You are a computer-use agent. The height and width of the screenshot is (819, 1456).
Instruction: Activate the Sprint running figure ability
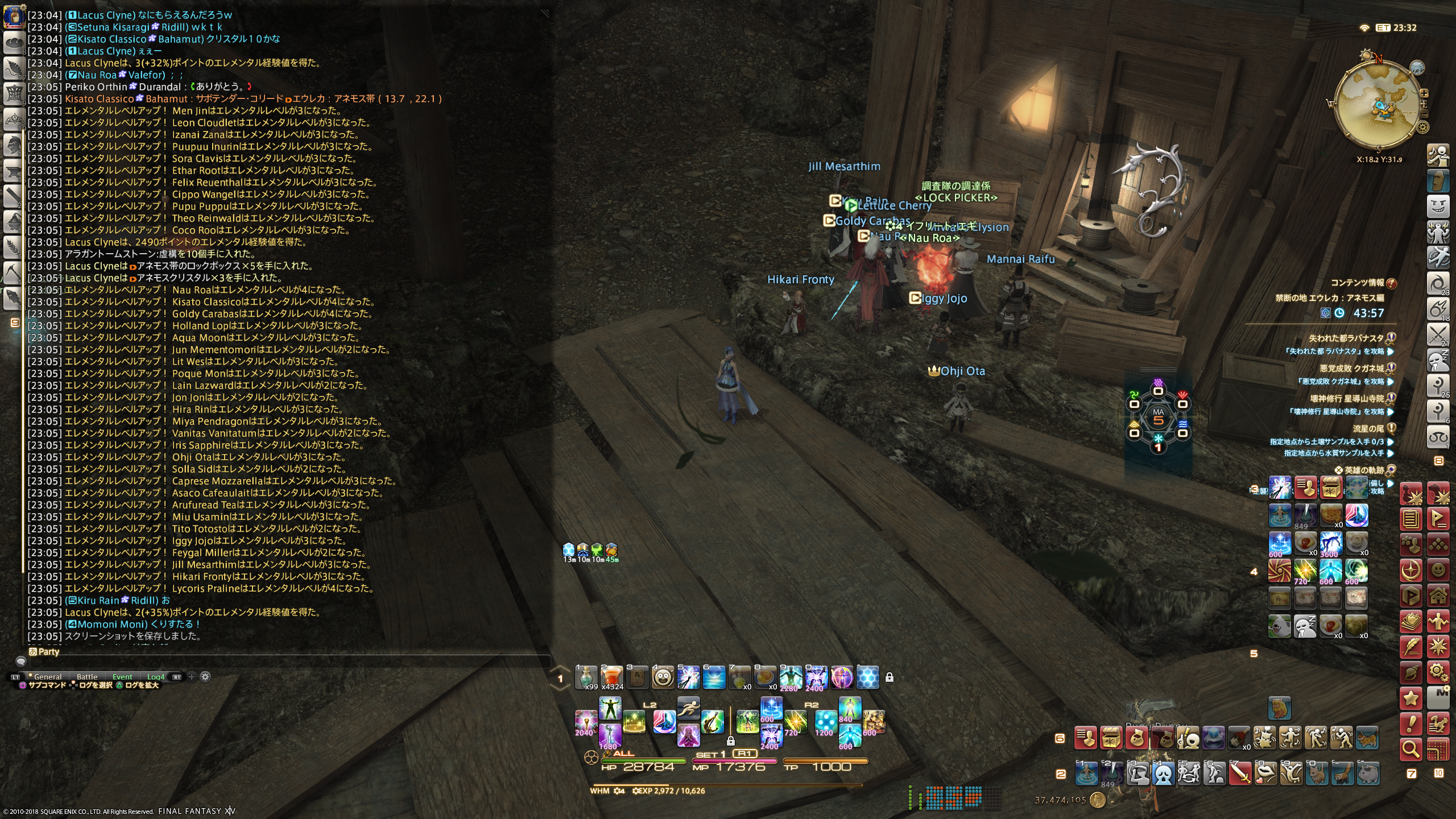pos(688,707)
